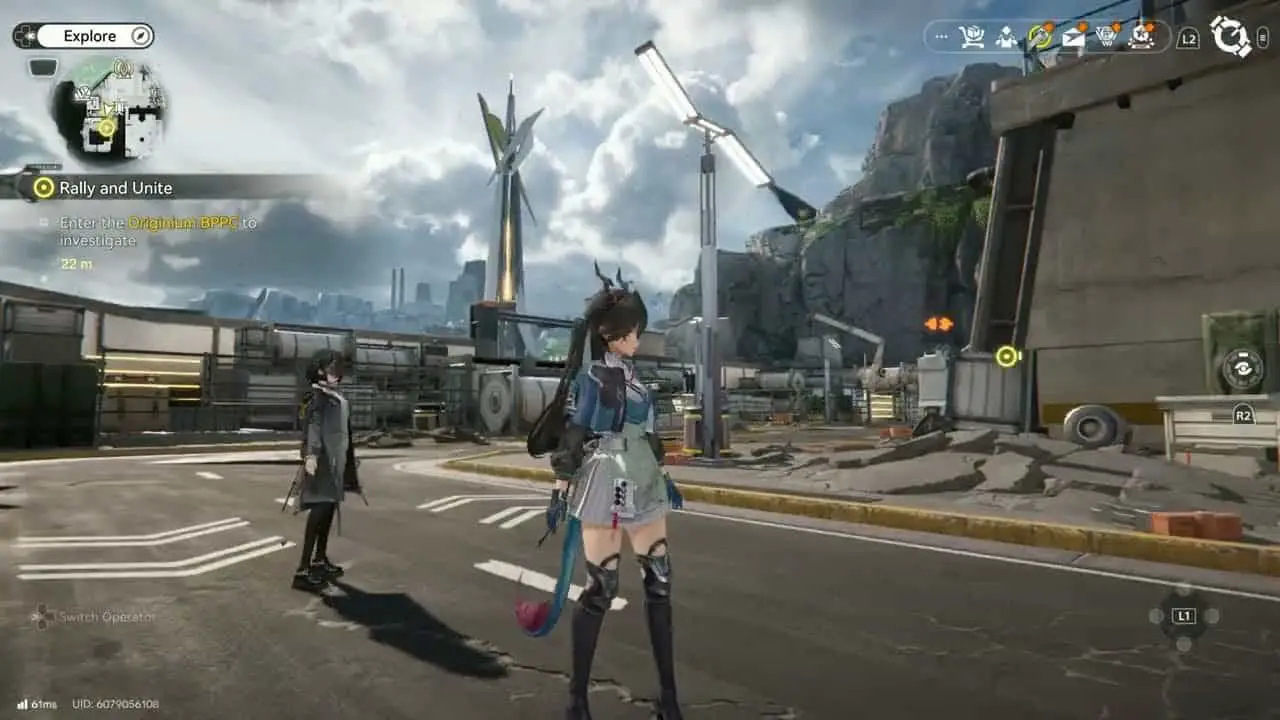Viewport: 1280px width, 720px height.
Task: Open the circular minimap
Action: tap(110, 108)
